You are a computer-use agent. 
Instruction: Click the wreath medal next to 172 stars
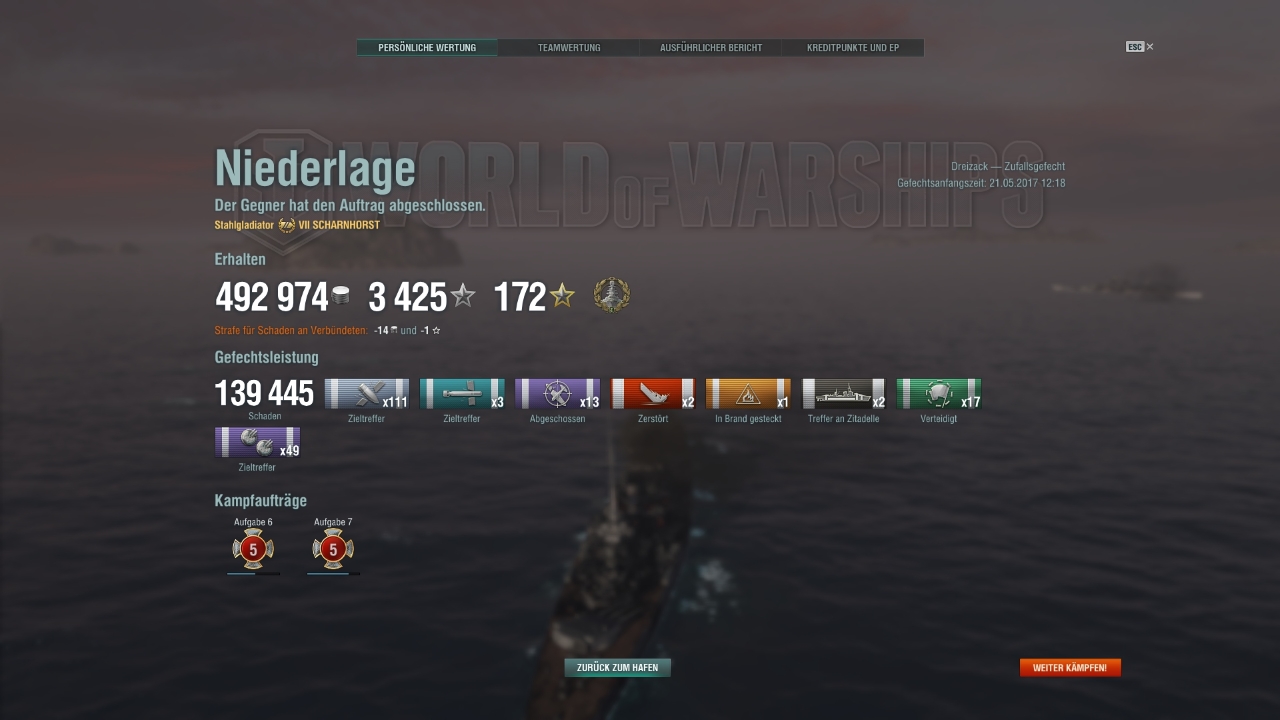click(613, 294)
